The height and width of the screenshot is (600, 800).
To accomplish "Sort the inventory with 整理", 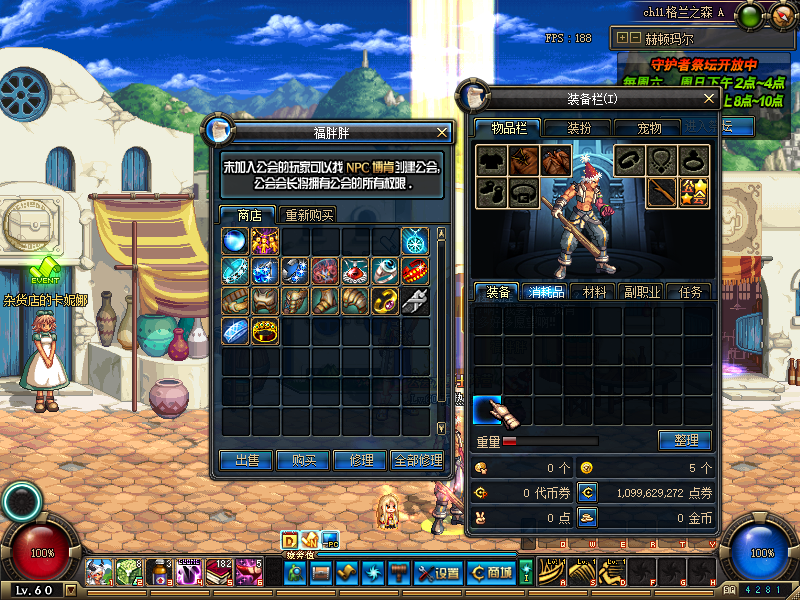I will [x=684, y=440].
